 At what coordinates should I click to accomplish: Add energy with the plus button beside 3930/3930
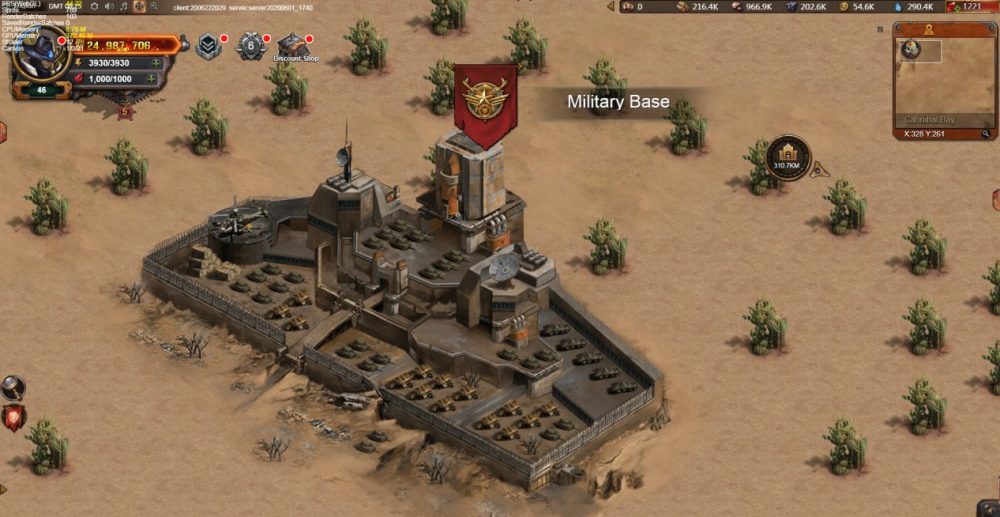(155, 63)
